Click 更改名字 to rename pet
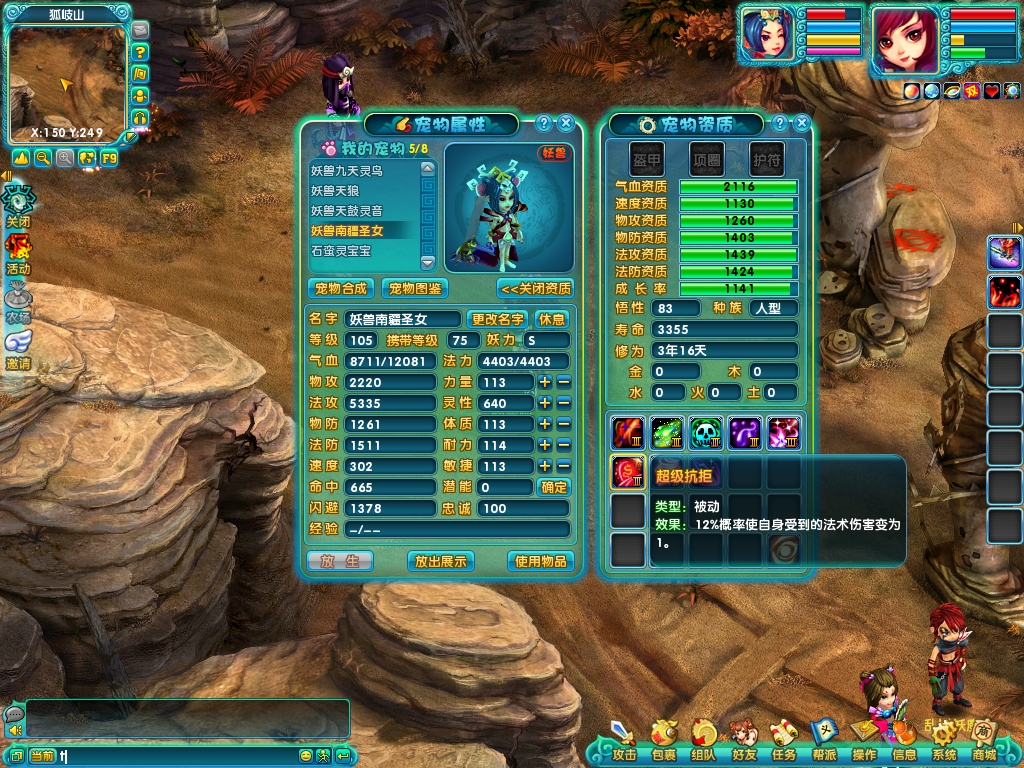1024x768 pixels. [x=497, y=319]
